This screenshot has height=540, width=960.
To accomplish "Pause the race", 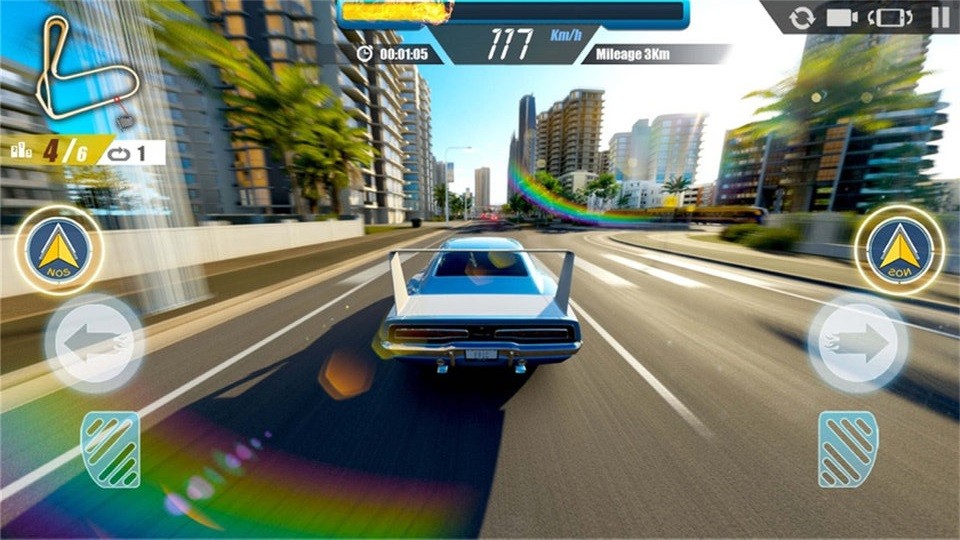I will pyautogui.click(x=940, y=17).
